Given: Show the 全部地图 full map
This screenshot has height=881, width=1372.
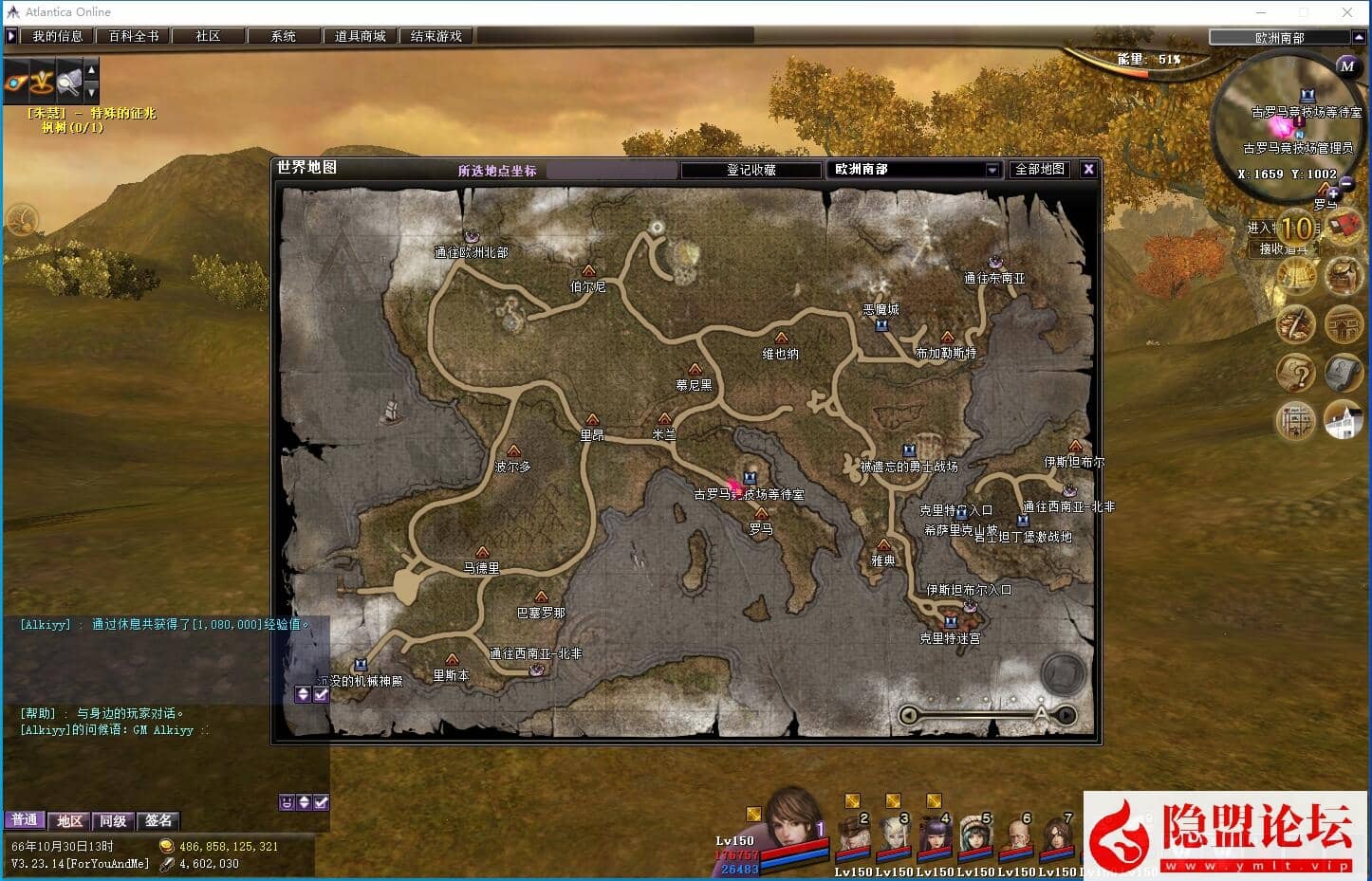Looking at the screenshot, I should click(1039, 169).
